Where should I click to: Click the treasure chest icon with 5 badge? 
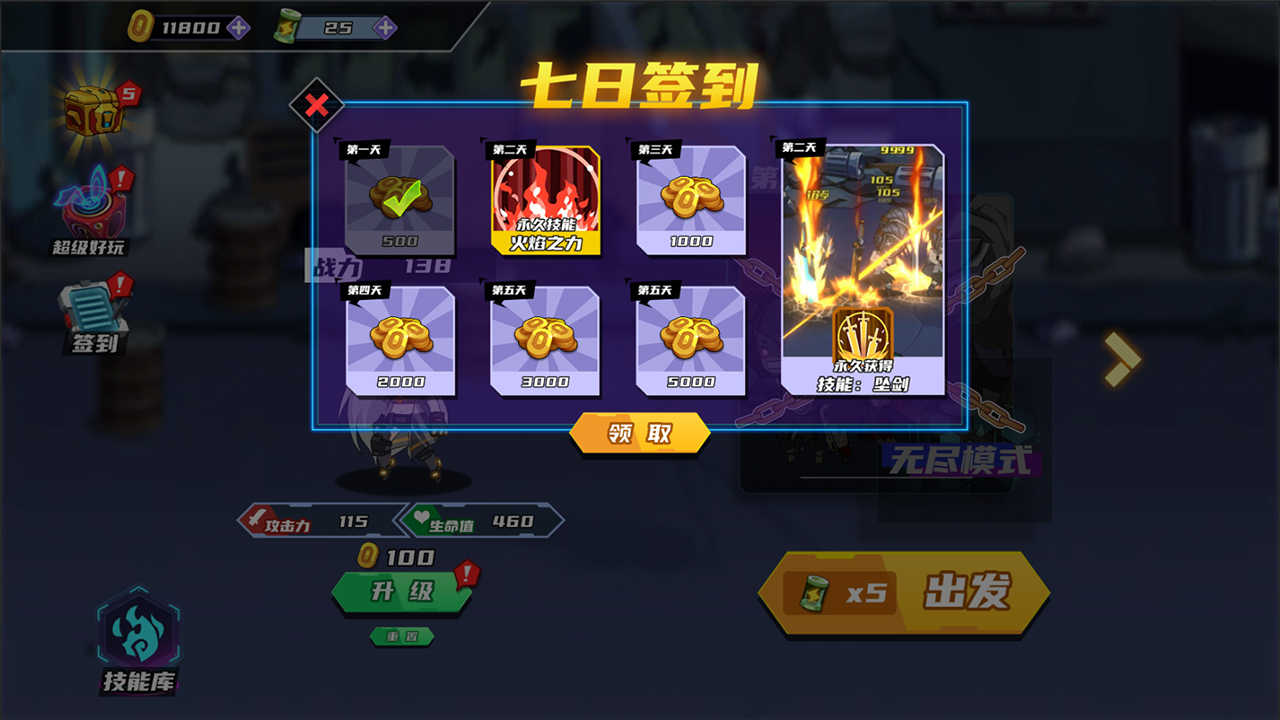click(93, 110)
